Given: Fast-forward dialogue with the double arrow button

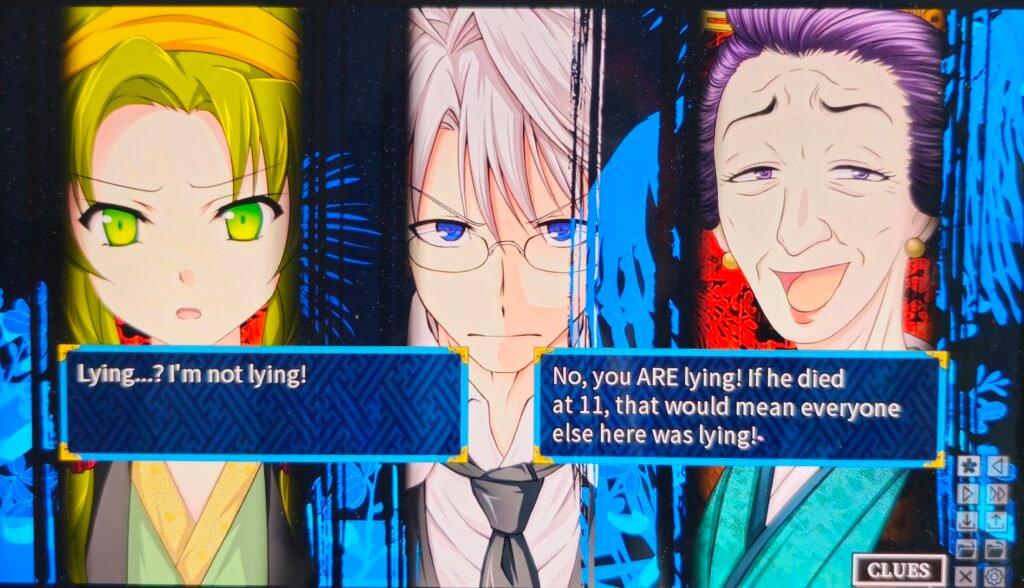Looking at the screenshot, I should point(996,494).
